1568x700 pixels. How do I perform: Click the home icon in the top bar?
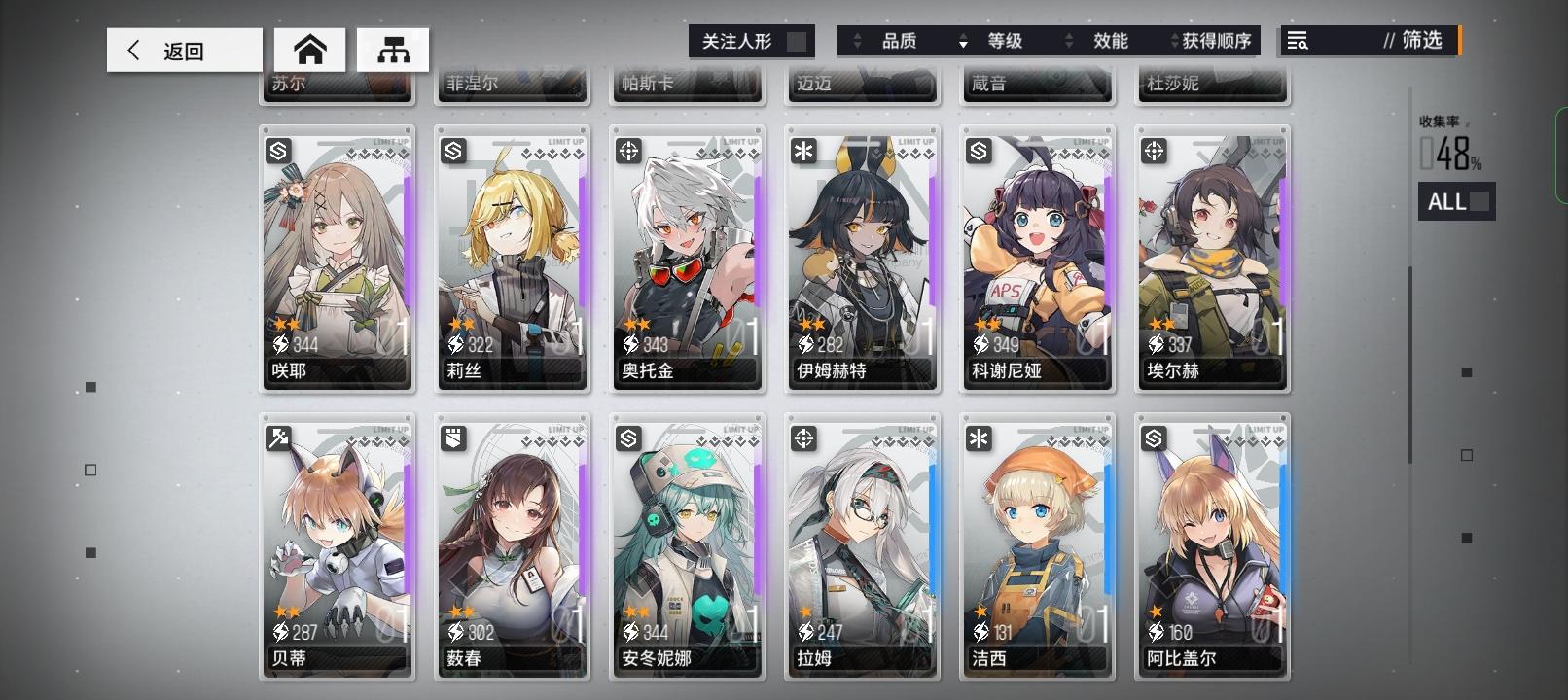click(311, 50)
